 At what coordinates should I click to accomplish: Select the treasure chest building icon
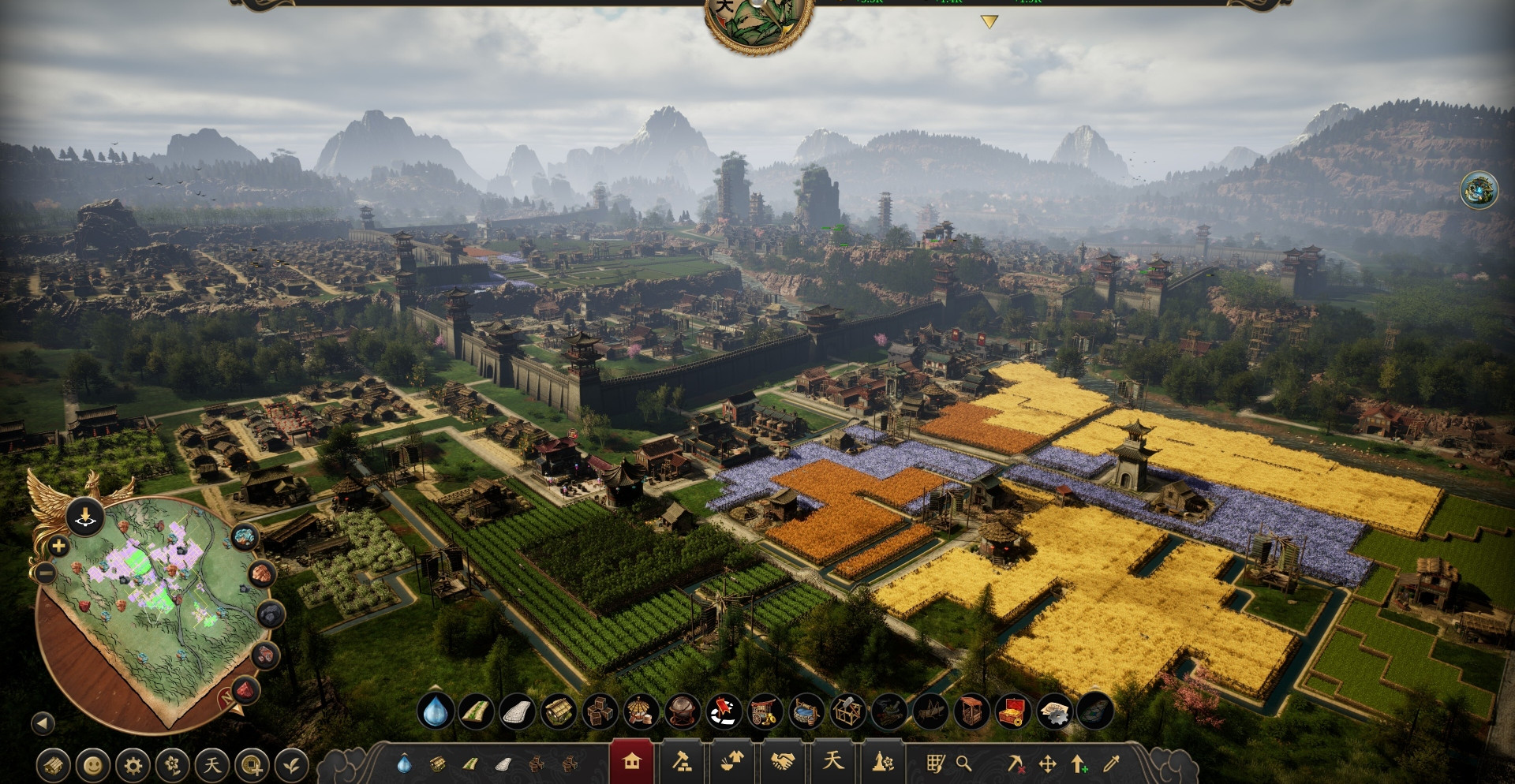click(x=1013, y=712)
